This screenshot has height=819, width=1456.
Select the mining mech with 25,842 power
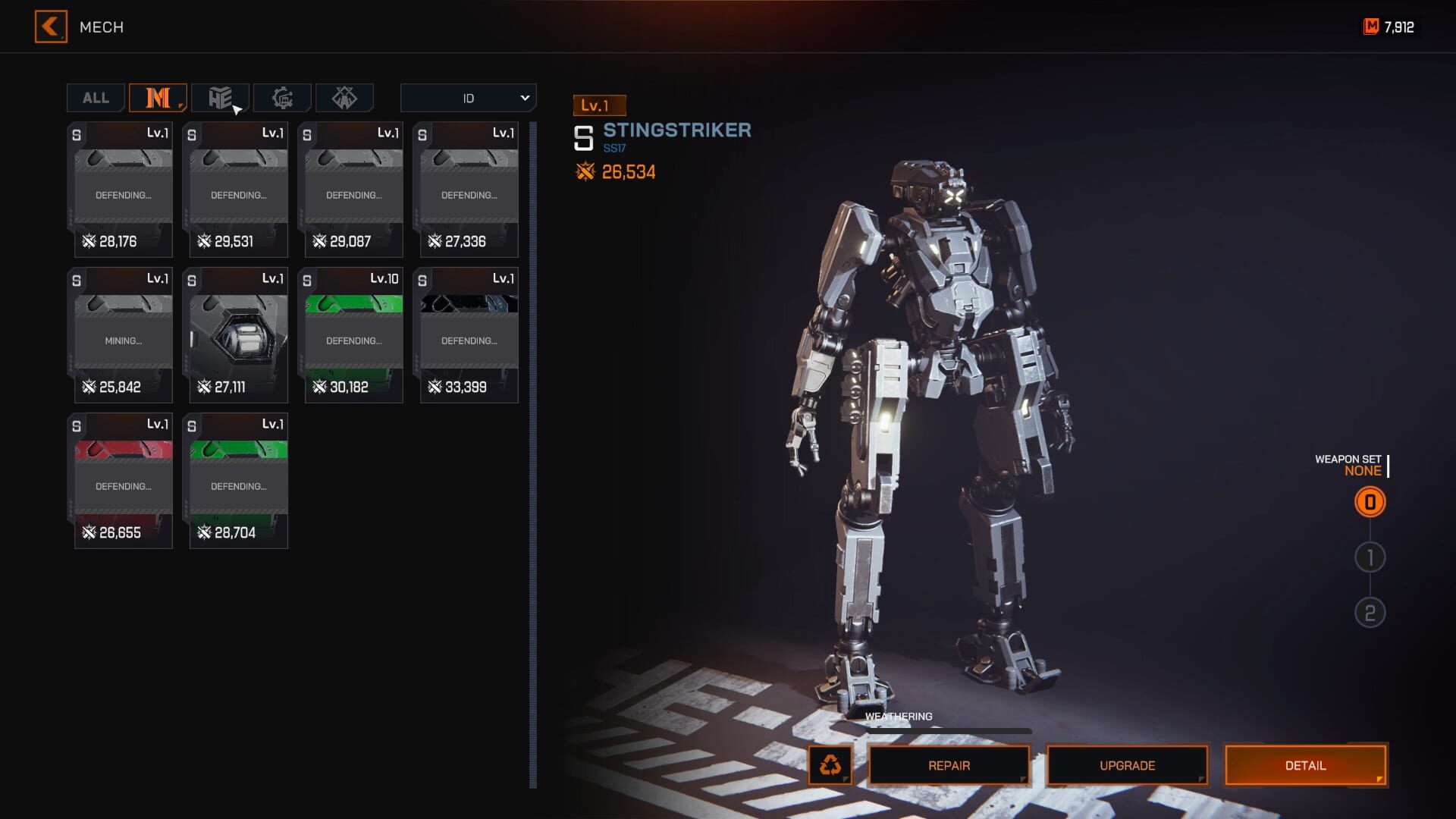123,335
